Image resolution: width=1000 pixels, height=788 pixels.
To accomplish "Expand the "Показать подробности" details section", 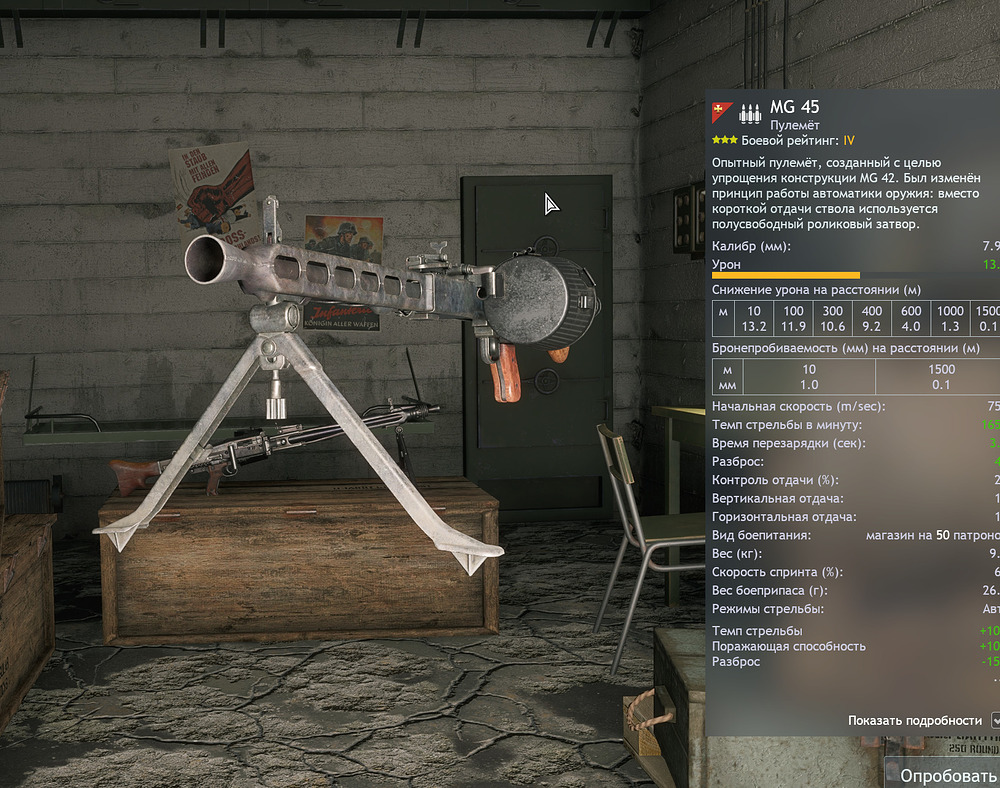I will (x=994, y=720).
